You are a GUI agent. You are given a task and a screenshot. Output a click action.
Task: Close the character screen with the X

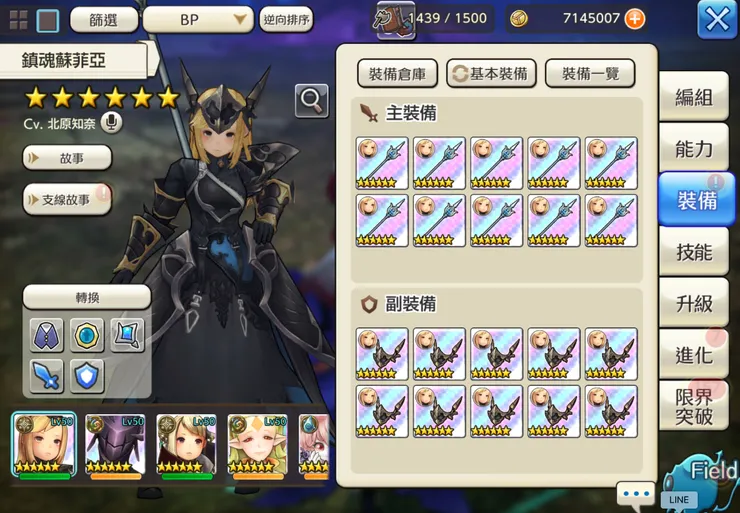click(716, 19)
